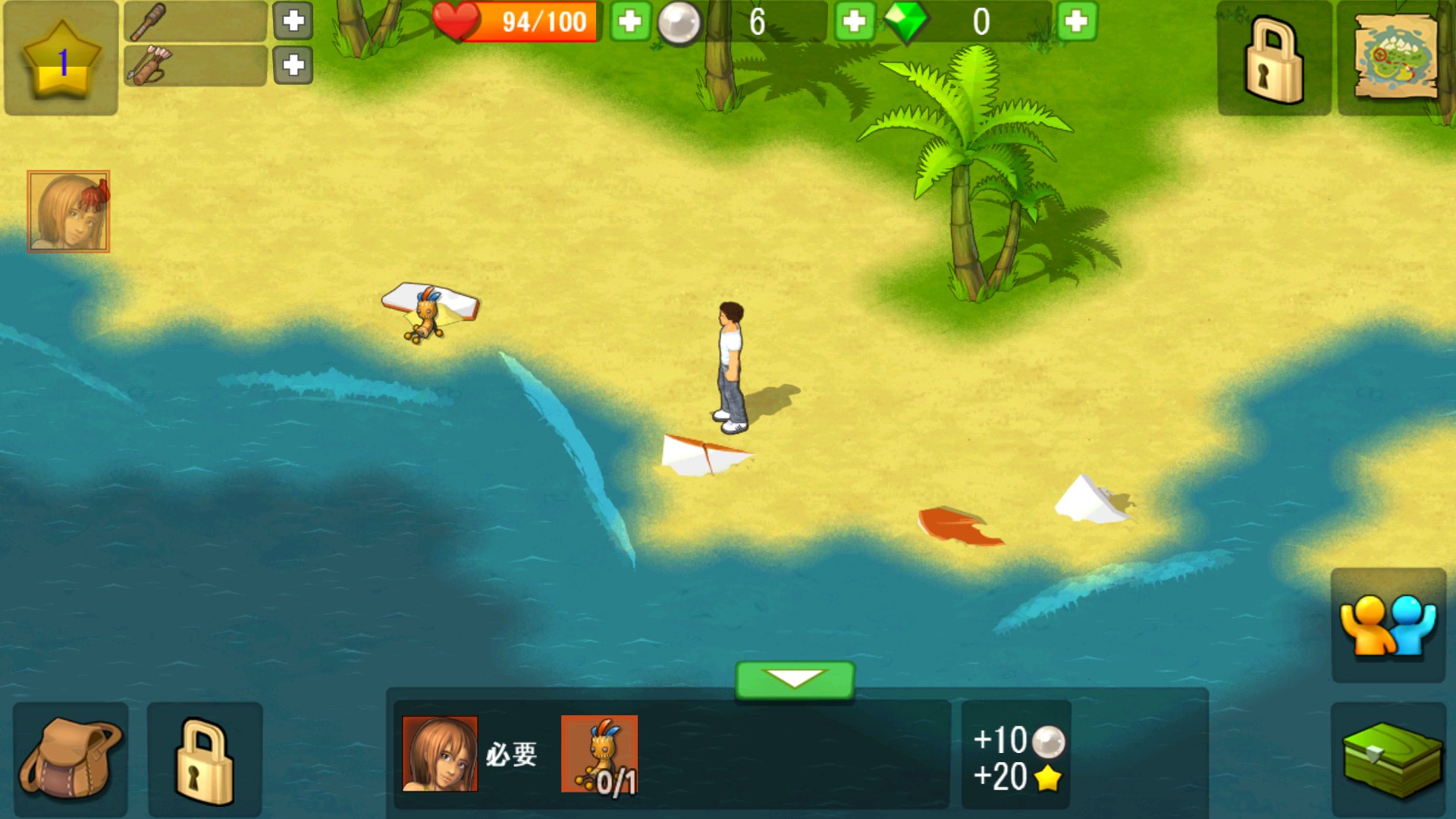Add a melee weapon via club slot plus
This screenshot has width=1456, height=819.
[293, 21]
